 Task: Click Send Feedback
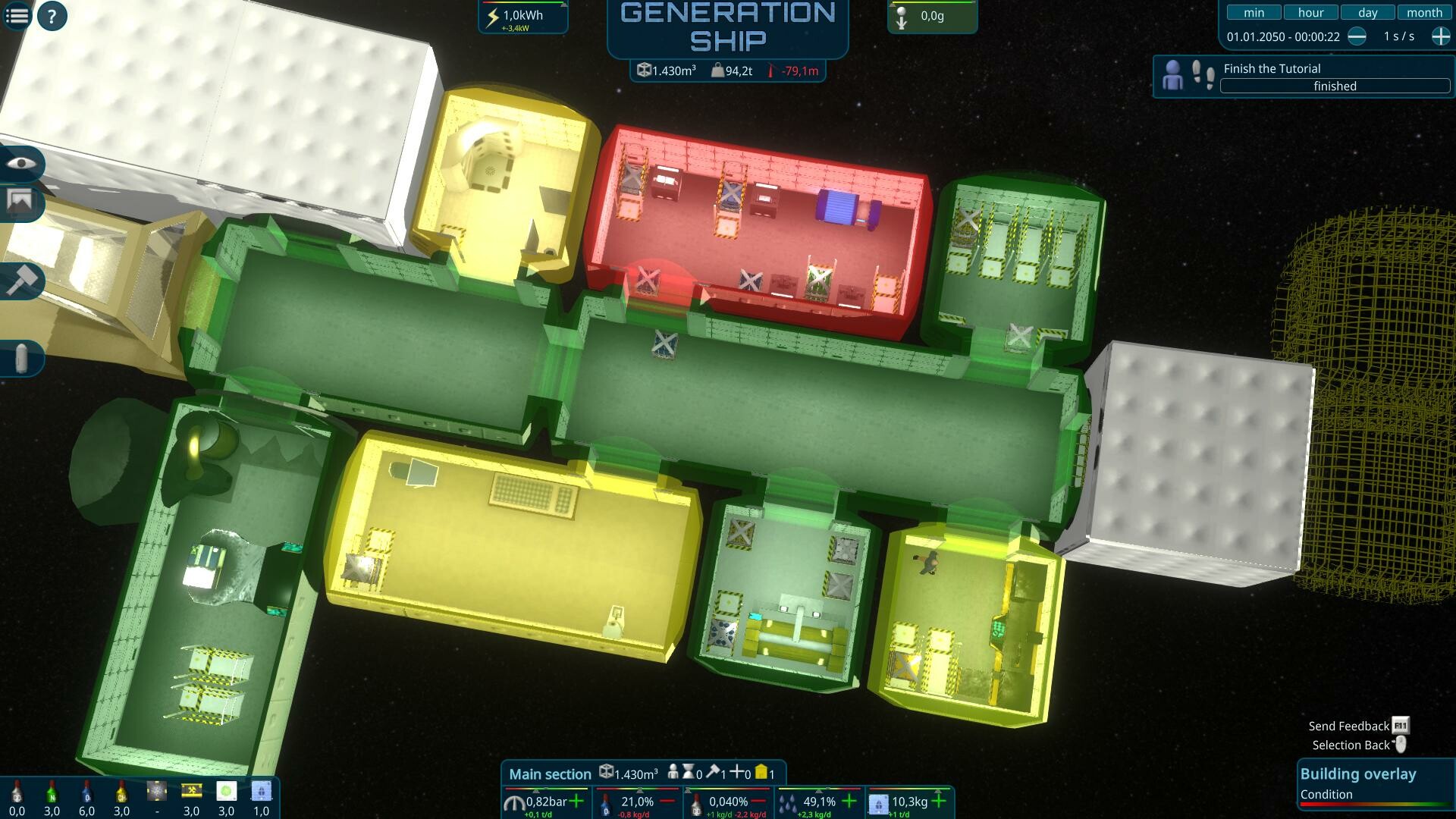[1348, 725]
